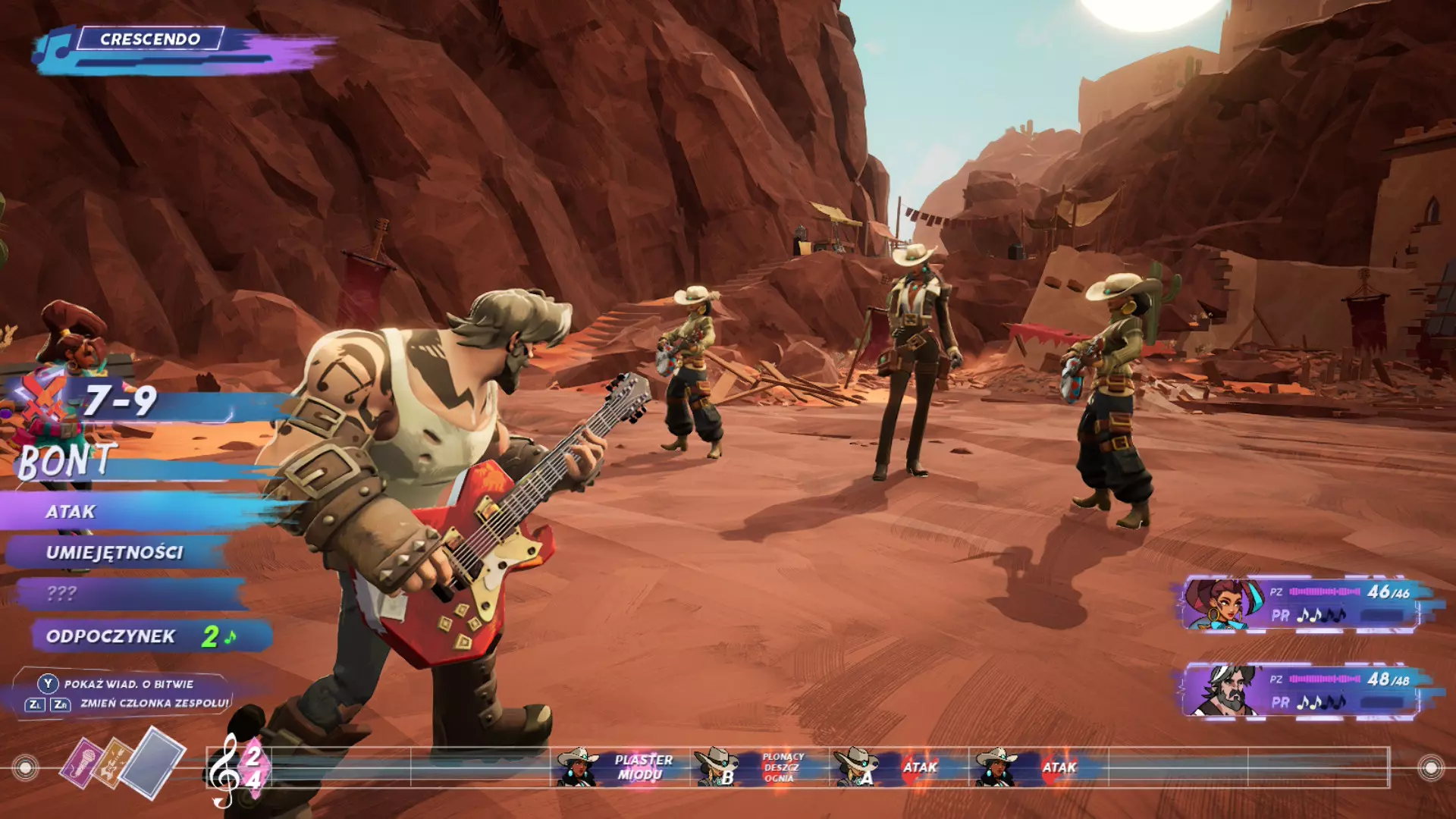1456x819 pixels.
Task: Pick ODPOCZYNEK to rest
Action: tap(111, 636)
